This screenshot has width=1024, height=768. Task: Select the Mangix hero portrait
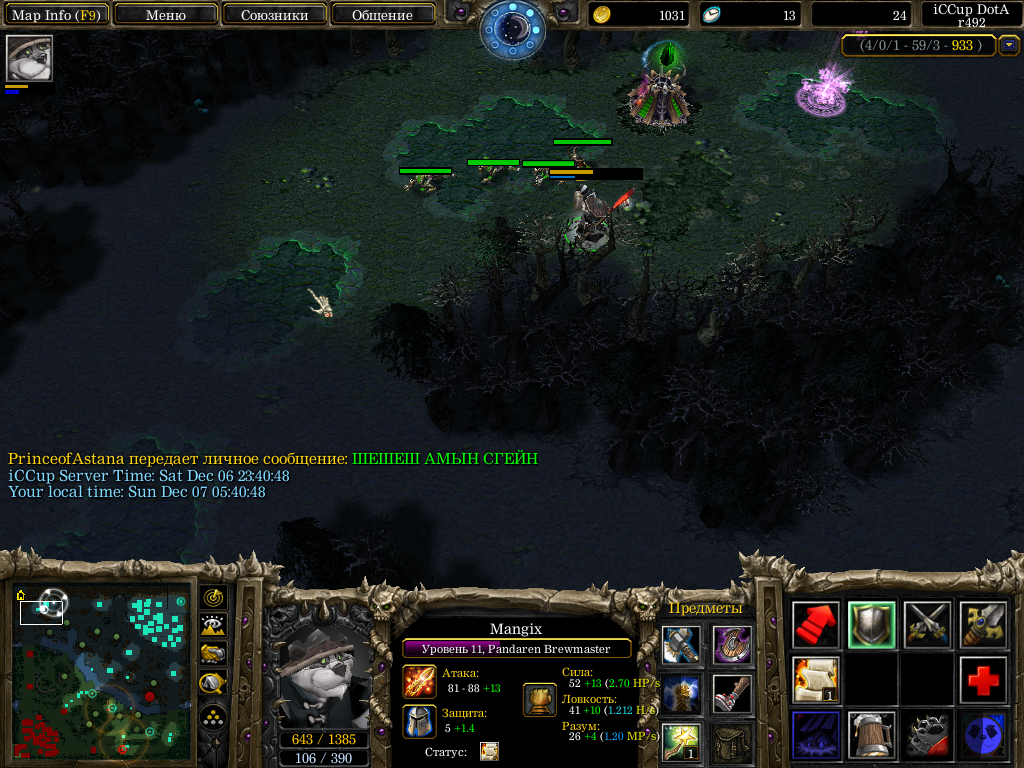[323, 673]
